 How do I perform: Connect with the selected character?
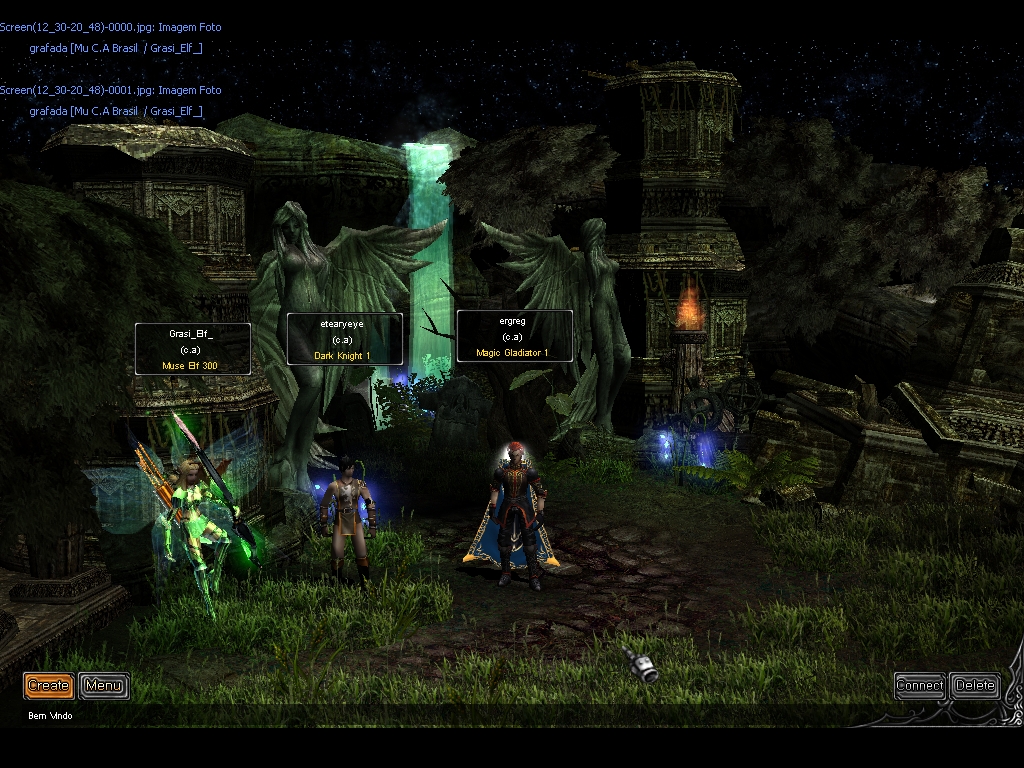[x=919, y=685]
